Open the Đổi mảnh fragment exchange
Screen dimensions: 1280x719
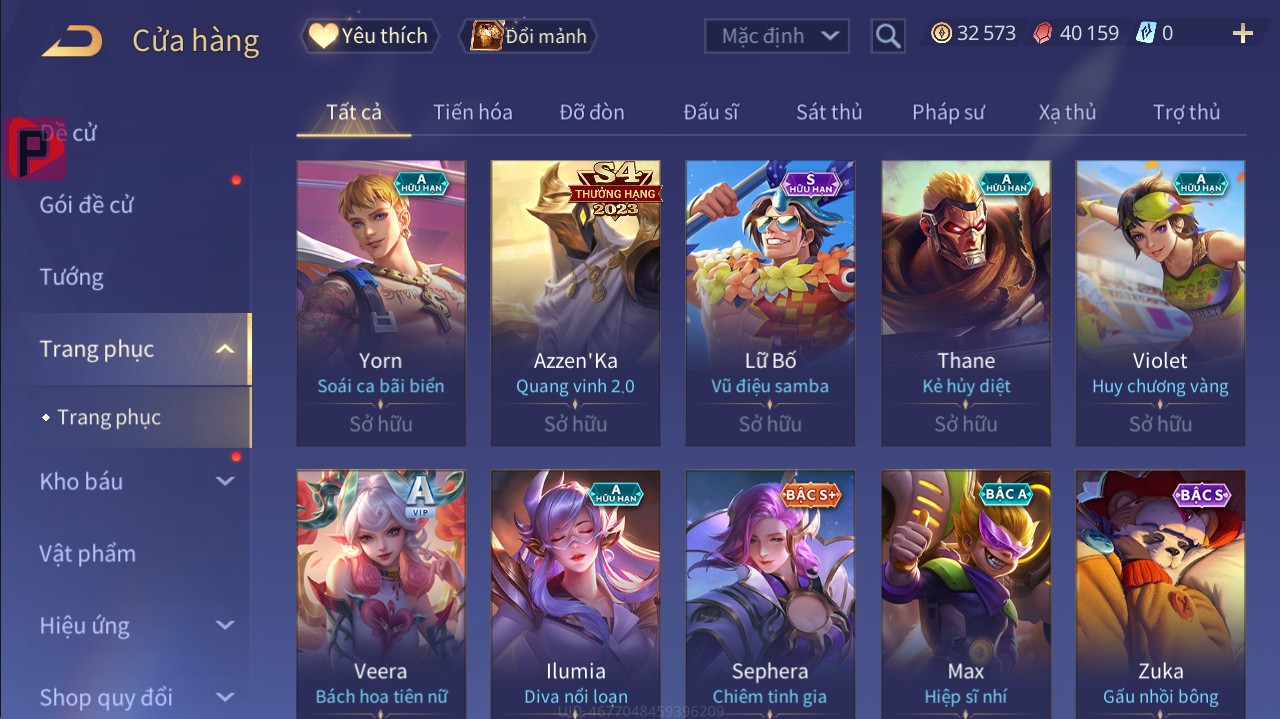[x=528, y=36]
